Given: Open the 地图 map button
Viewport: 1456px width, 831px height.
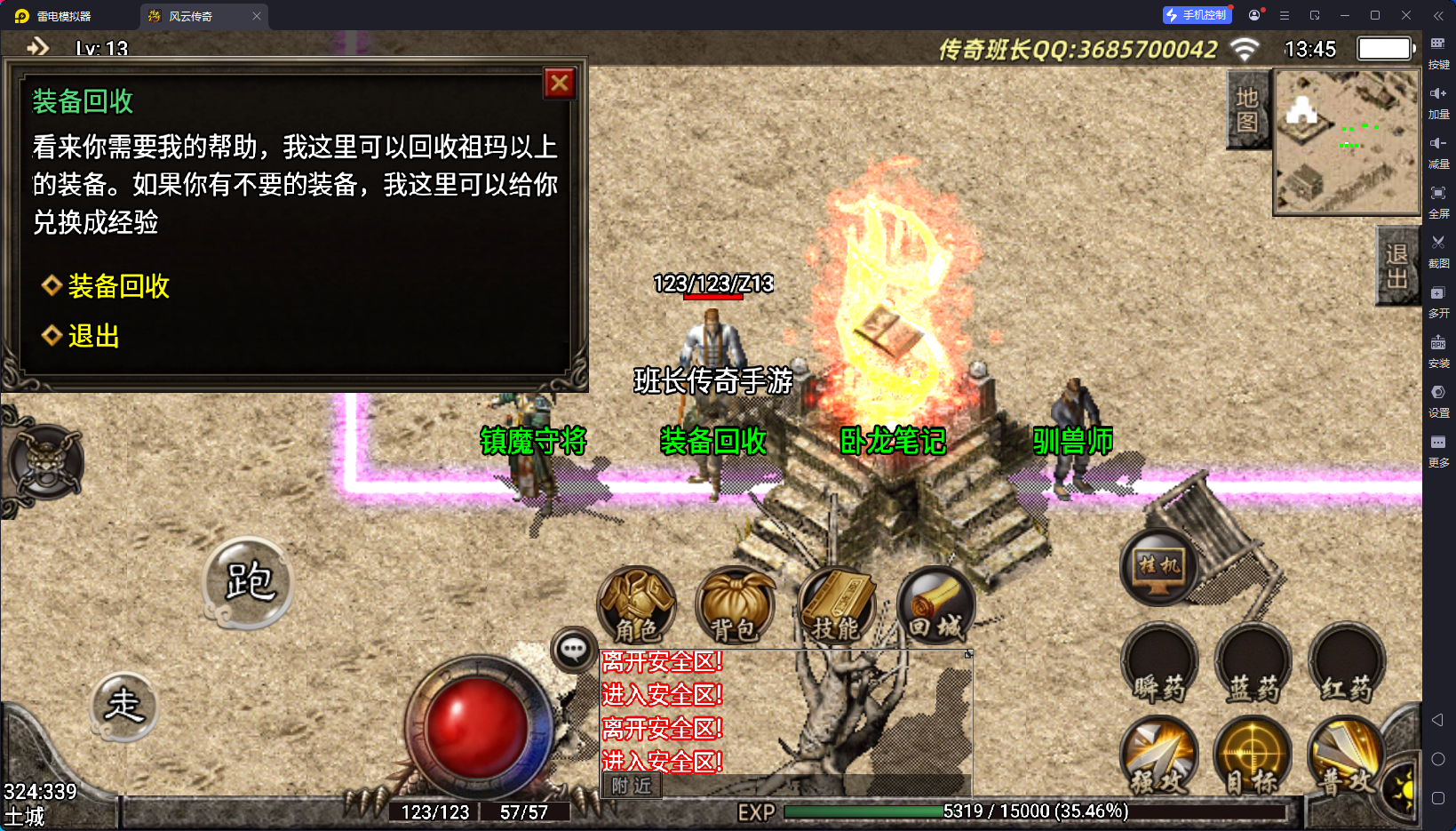Looking at the screenshot, I should (1247, 109).
